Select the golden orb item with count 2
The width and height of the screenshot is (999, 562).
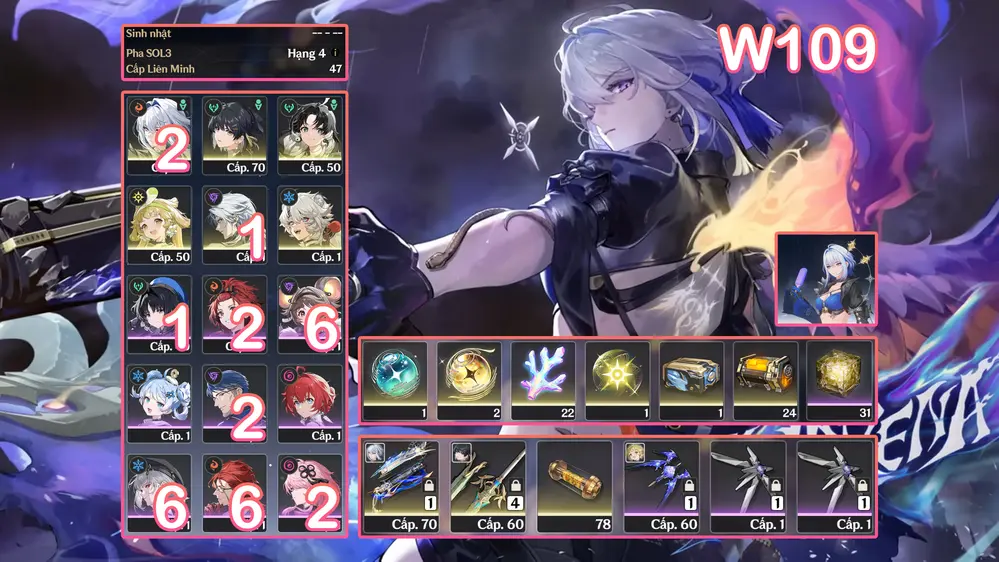point(468,380)
